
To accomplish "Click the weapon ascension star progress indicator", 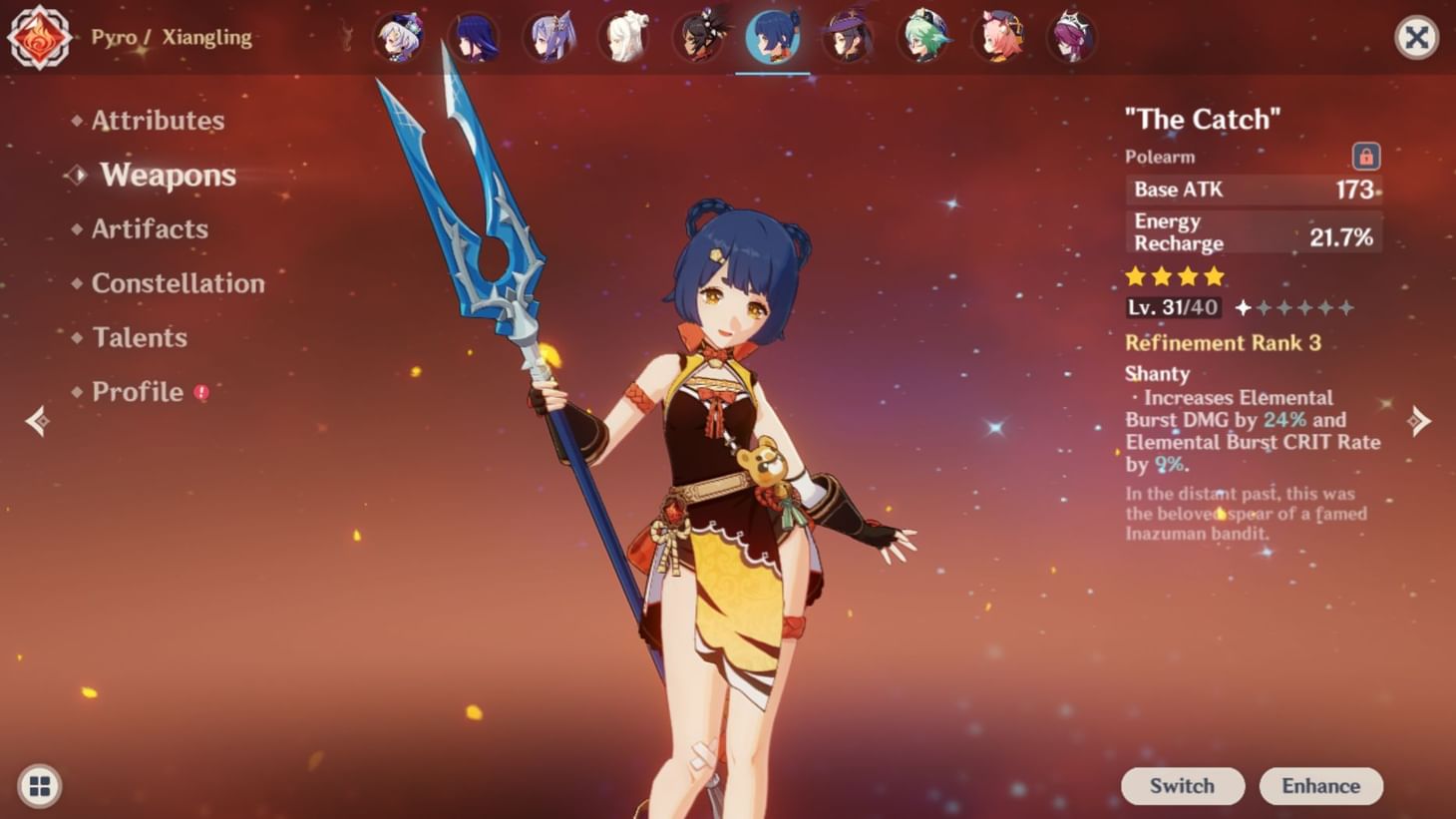I will coord(1295,309).
